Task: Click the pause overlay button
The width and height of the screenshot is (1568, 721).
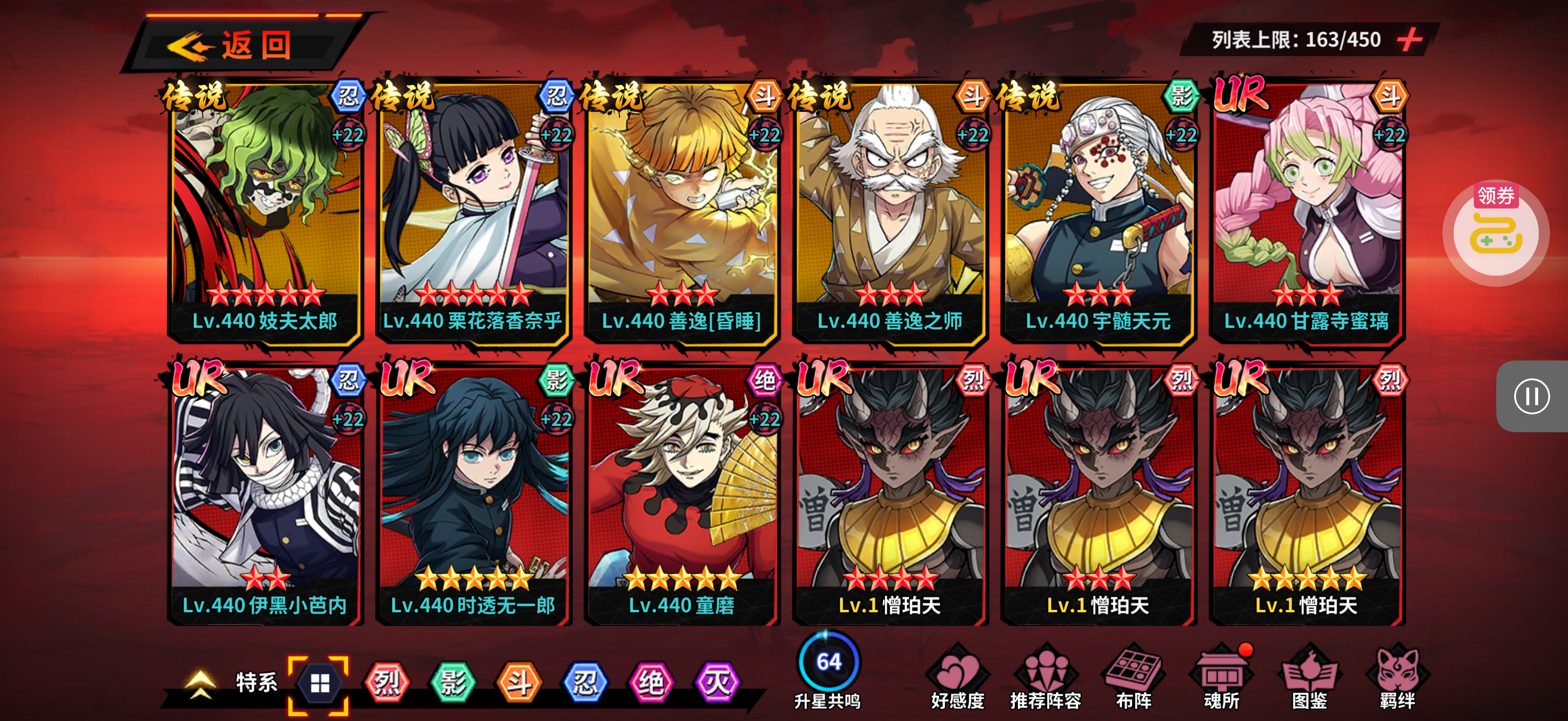Action: click(1532, 397)
